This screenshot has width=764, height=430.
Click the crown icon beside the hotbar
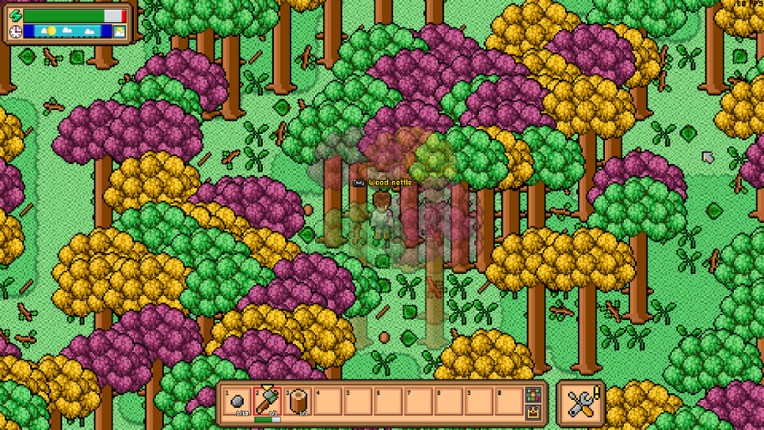point(534,410)
